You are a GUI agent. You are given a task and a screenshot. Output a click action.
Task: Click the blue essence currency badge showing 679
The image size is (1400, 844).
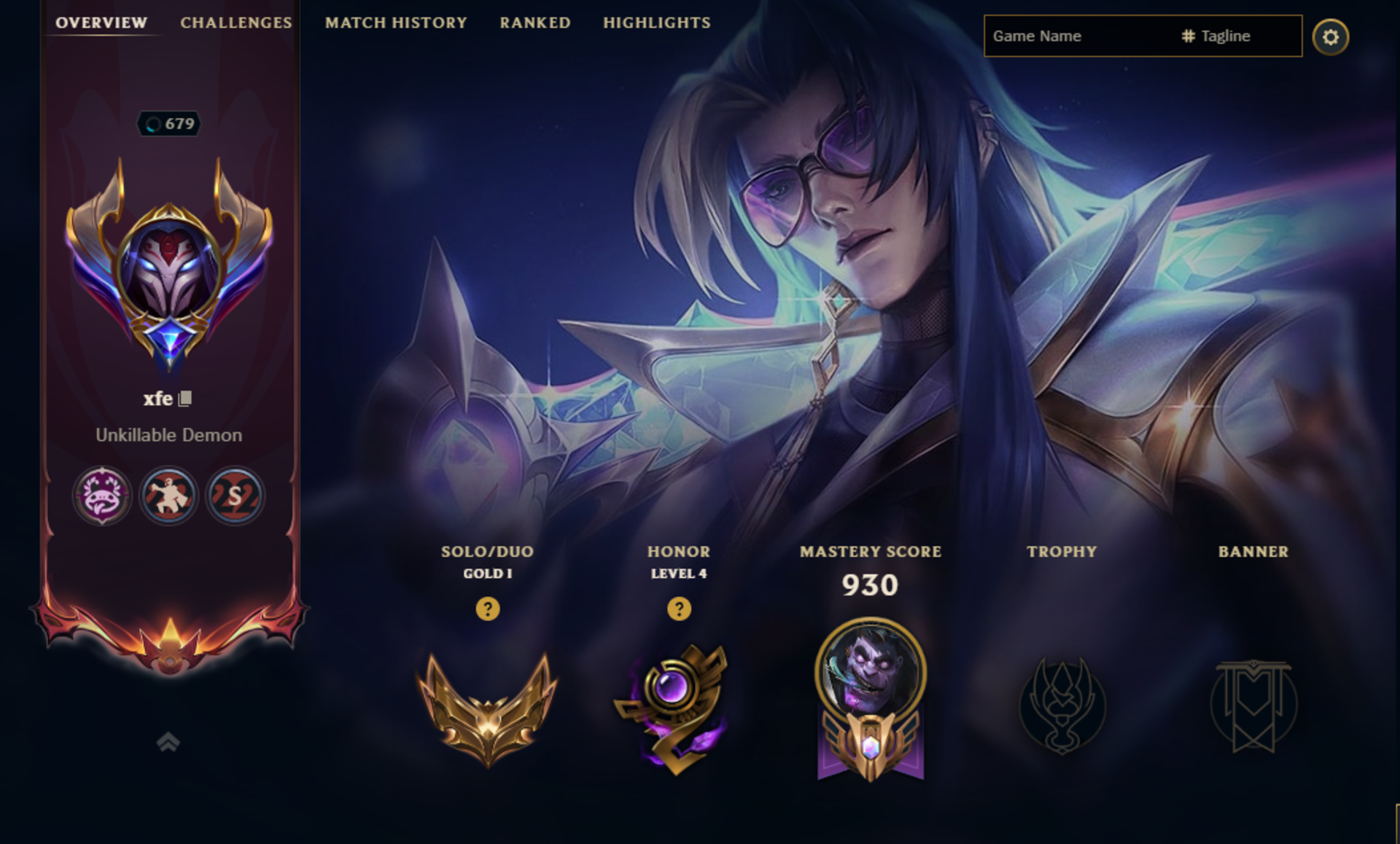click(x=170, y=124)
